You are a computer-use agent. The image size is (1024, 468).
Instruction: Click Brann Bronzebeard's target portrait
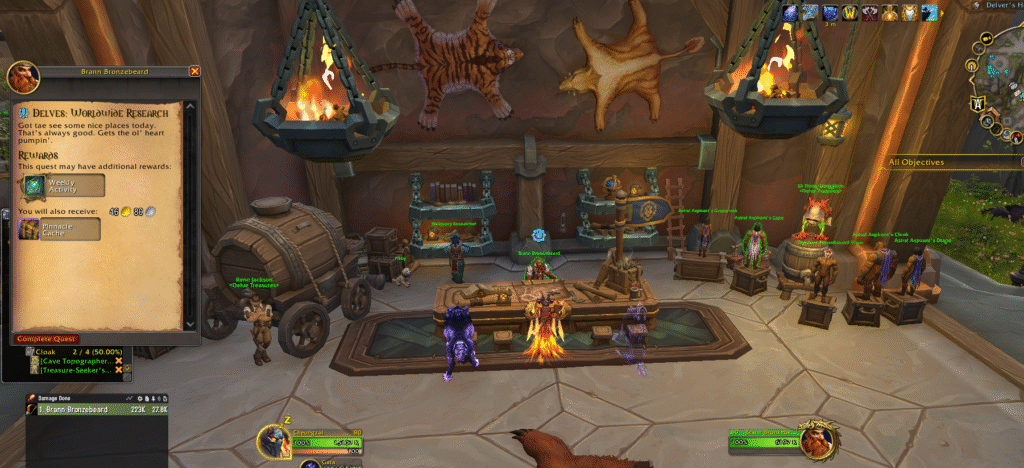817,441
